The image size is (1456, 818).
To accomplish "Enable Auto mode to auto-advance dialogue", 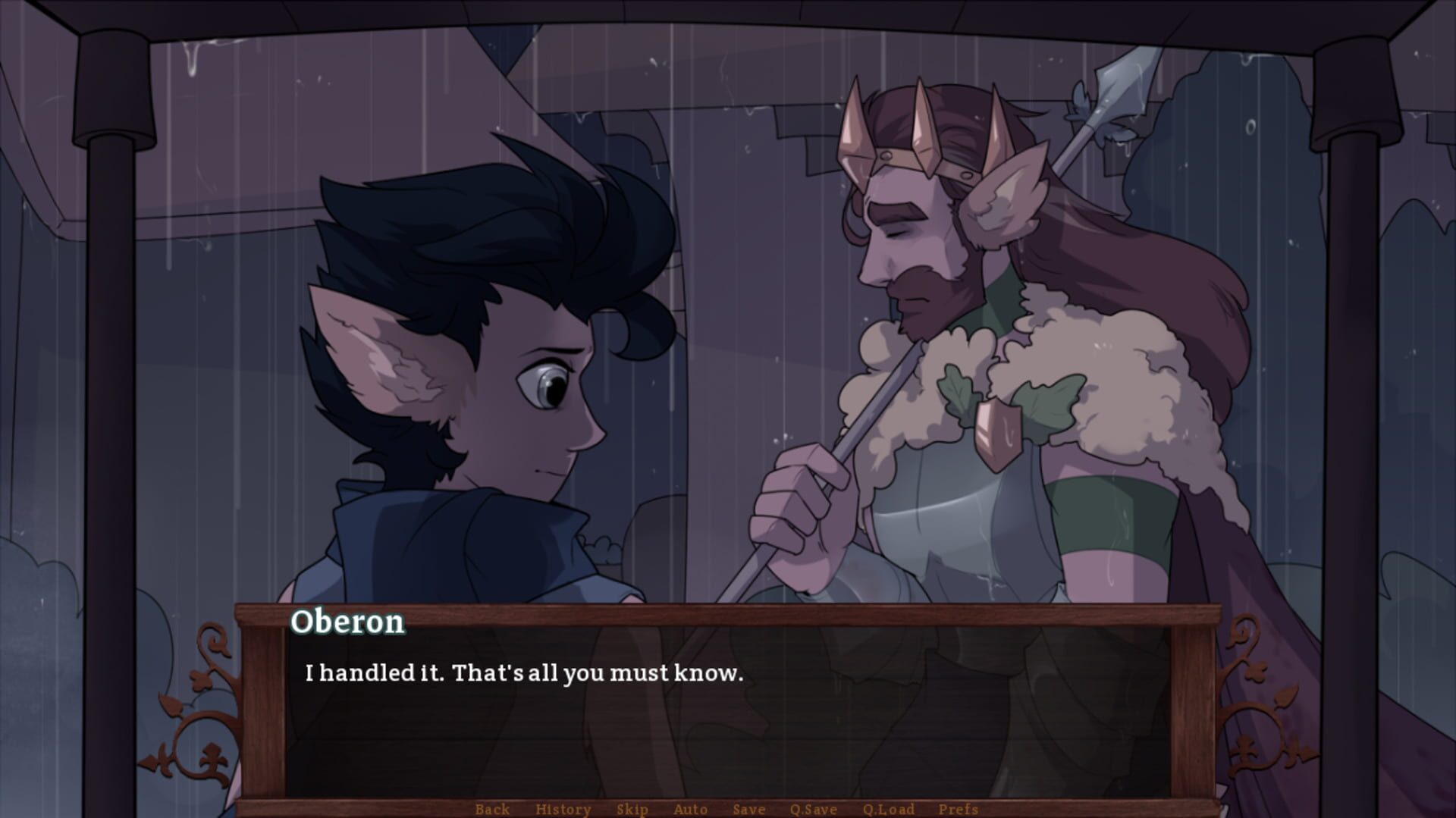I will (691, 809).
